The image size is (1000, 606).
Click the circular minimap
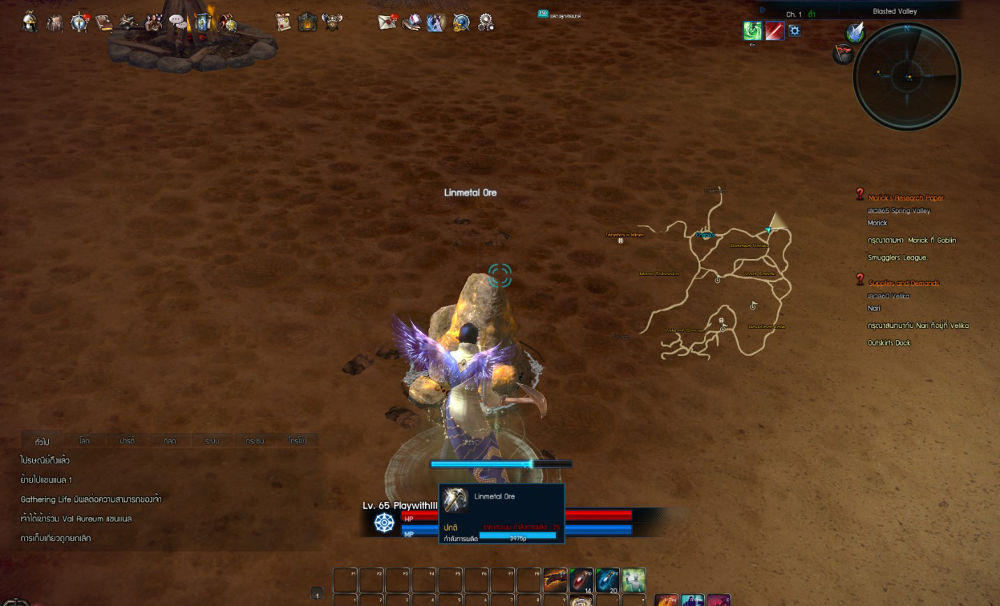[x=907, y=76]
